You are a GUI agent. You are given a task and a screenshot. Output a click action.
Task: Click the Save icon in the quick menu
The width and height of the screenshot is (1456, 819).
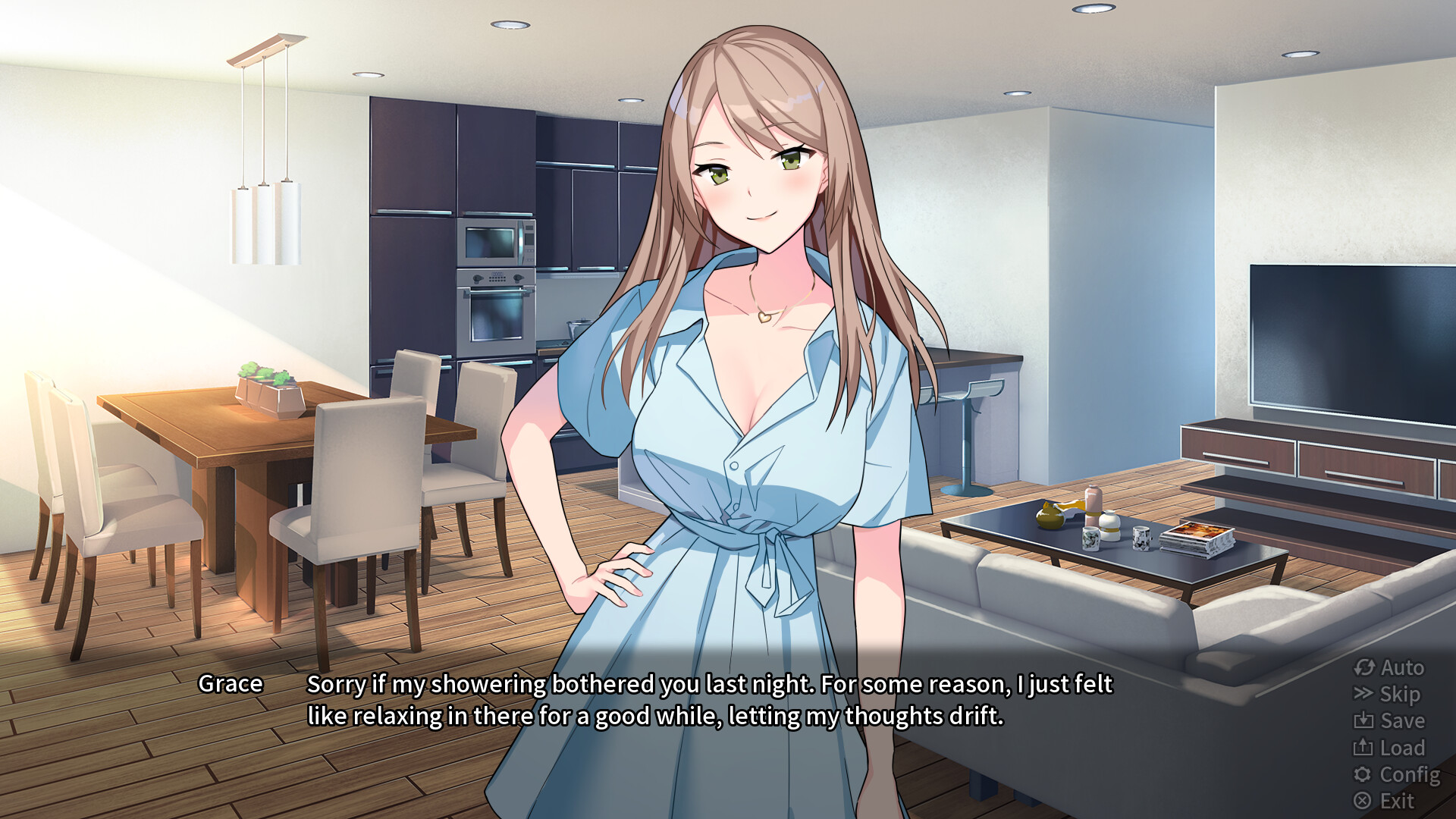pyautogui.click(x=1365, y=721)
